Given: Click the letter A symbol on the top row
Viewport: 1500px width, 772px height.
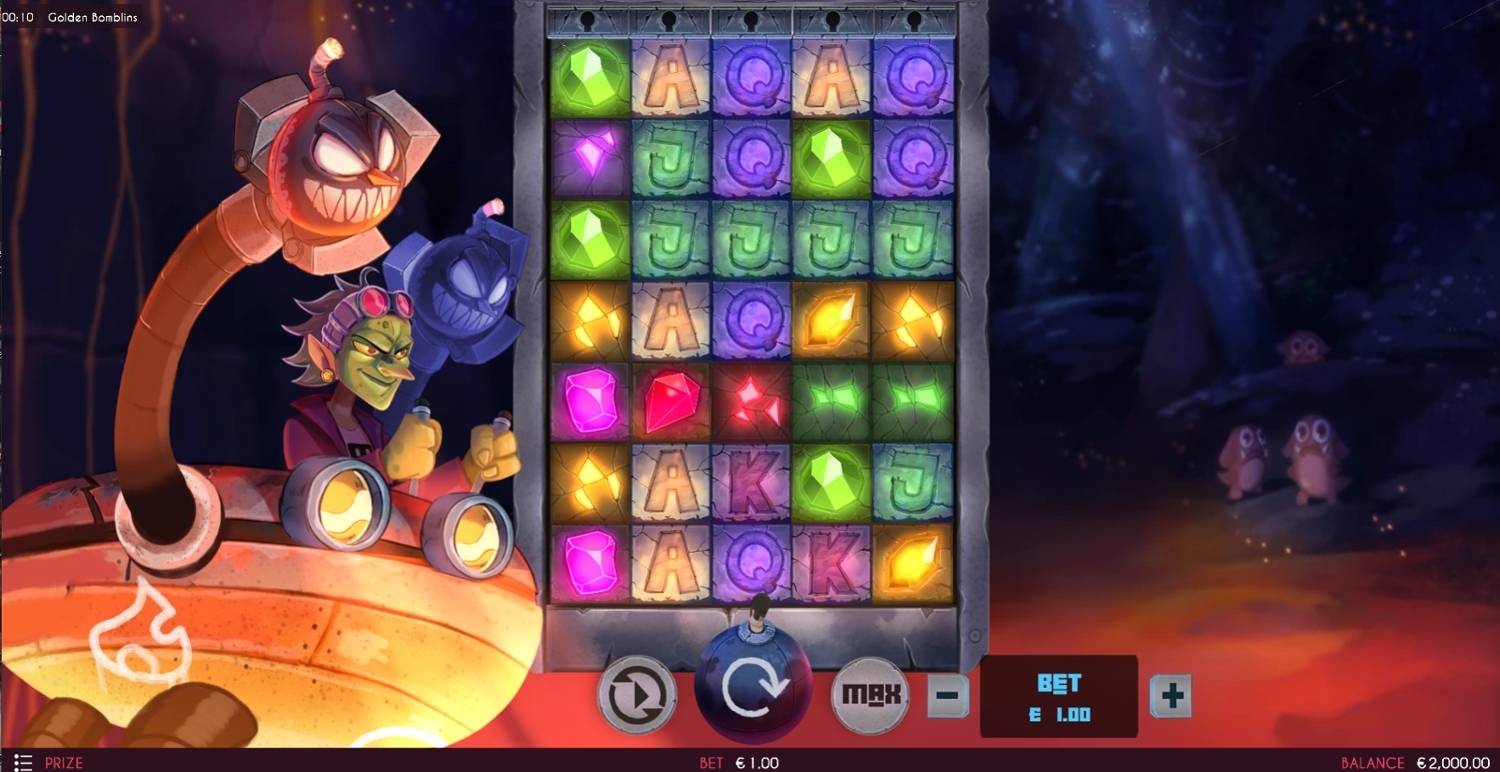Looking at the screenshot, I should click(x=670, y=75).
